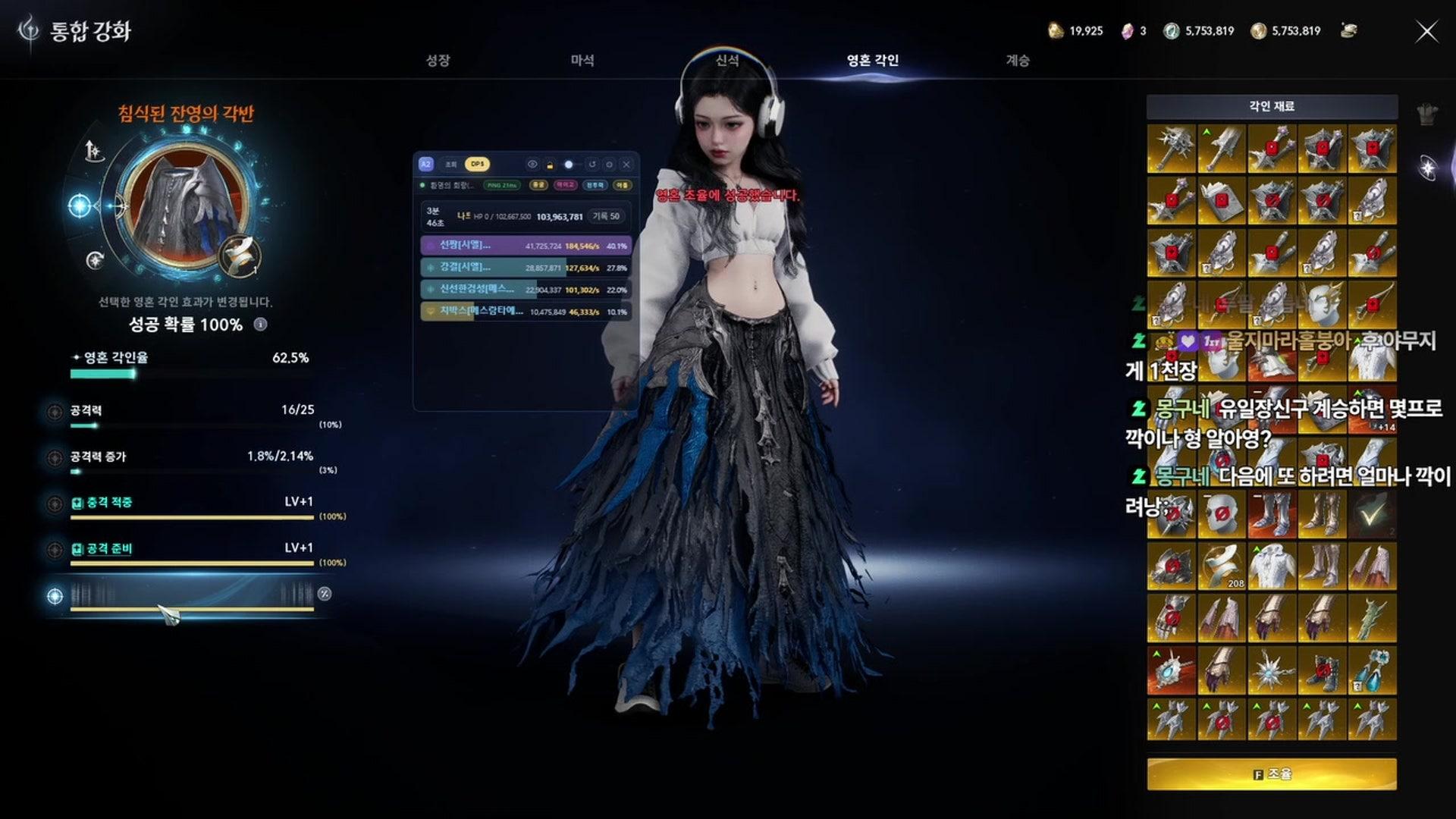Open the 마석 tab
Image resolution: width=1456 pixels, height=819 pixels.
click(x=582, y=61)
